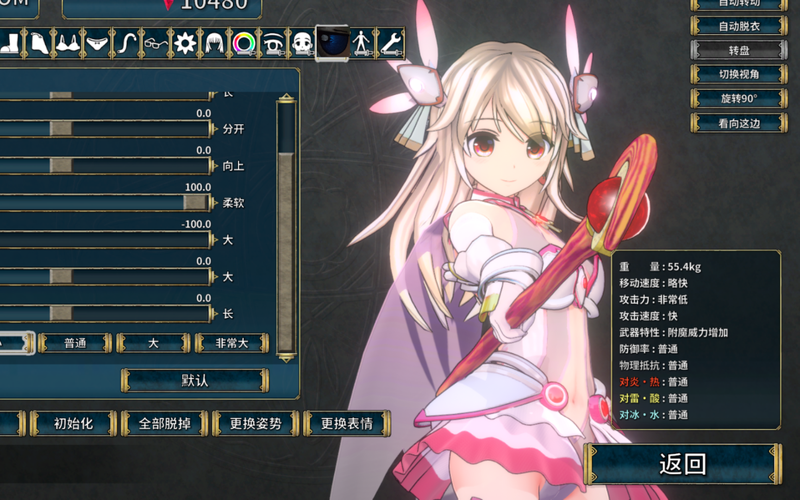800x500 pixels.
Task: Switch to the hairstyle tab
Action: tap(214, 42)
